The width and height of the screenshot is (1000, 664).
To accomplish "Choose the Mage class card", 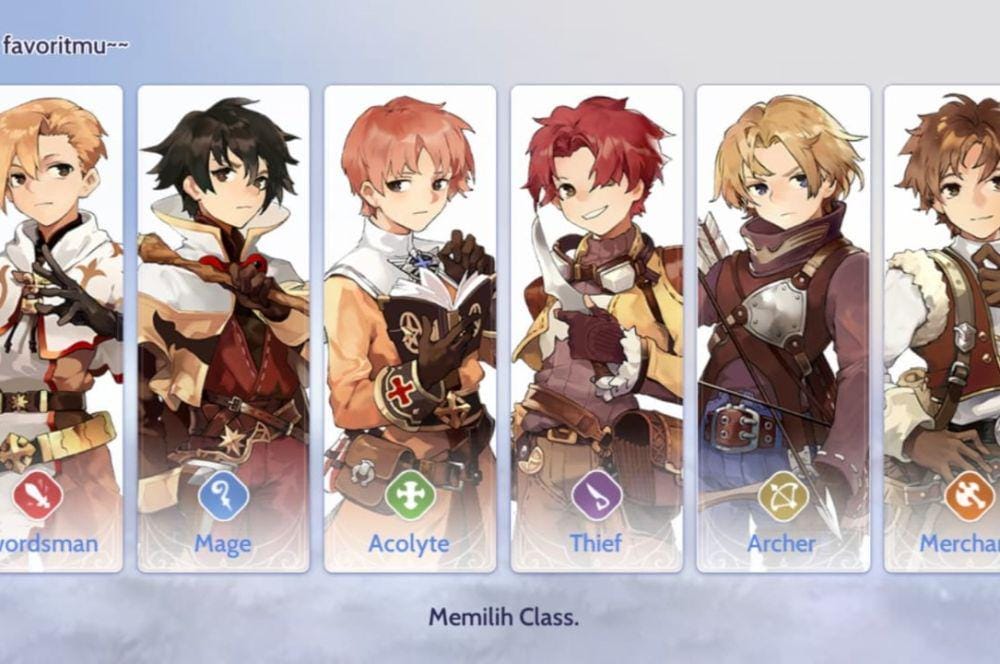I will point(223,328).
